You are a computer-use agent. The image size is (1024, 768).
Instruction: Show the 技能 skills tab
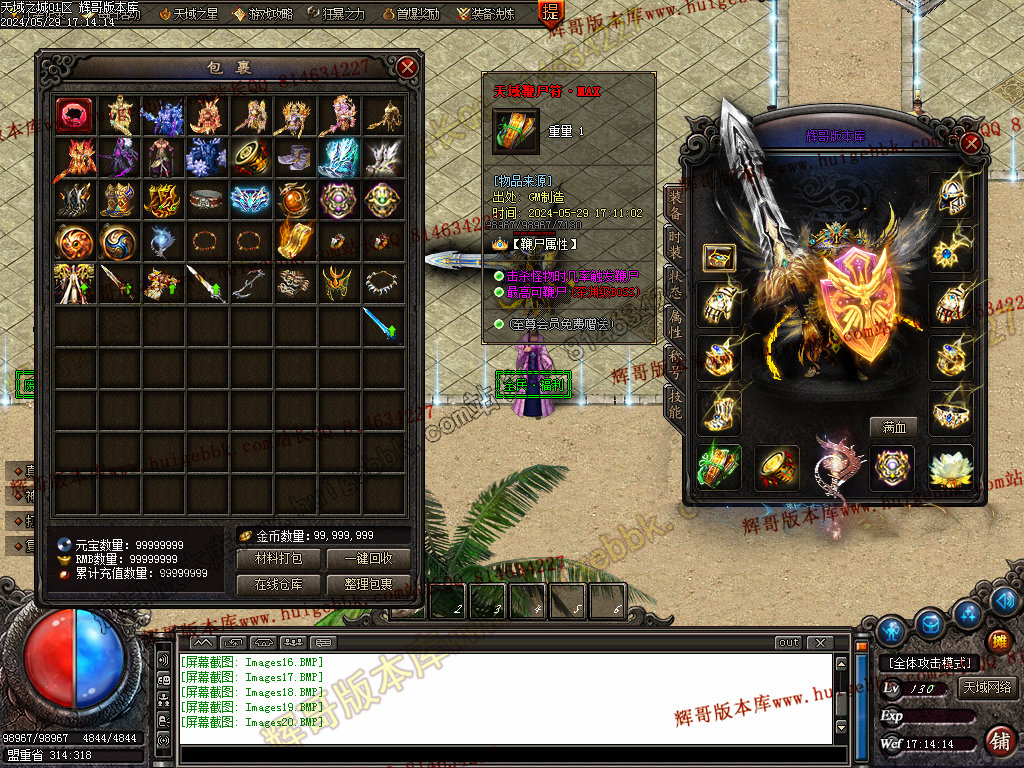(675, 405)
